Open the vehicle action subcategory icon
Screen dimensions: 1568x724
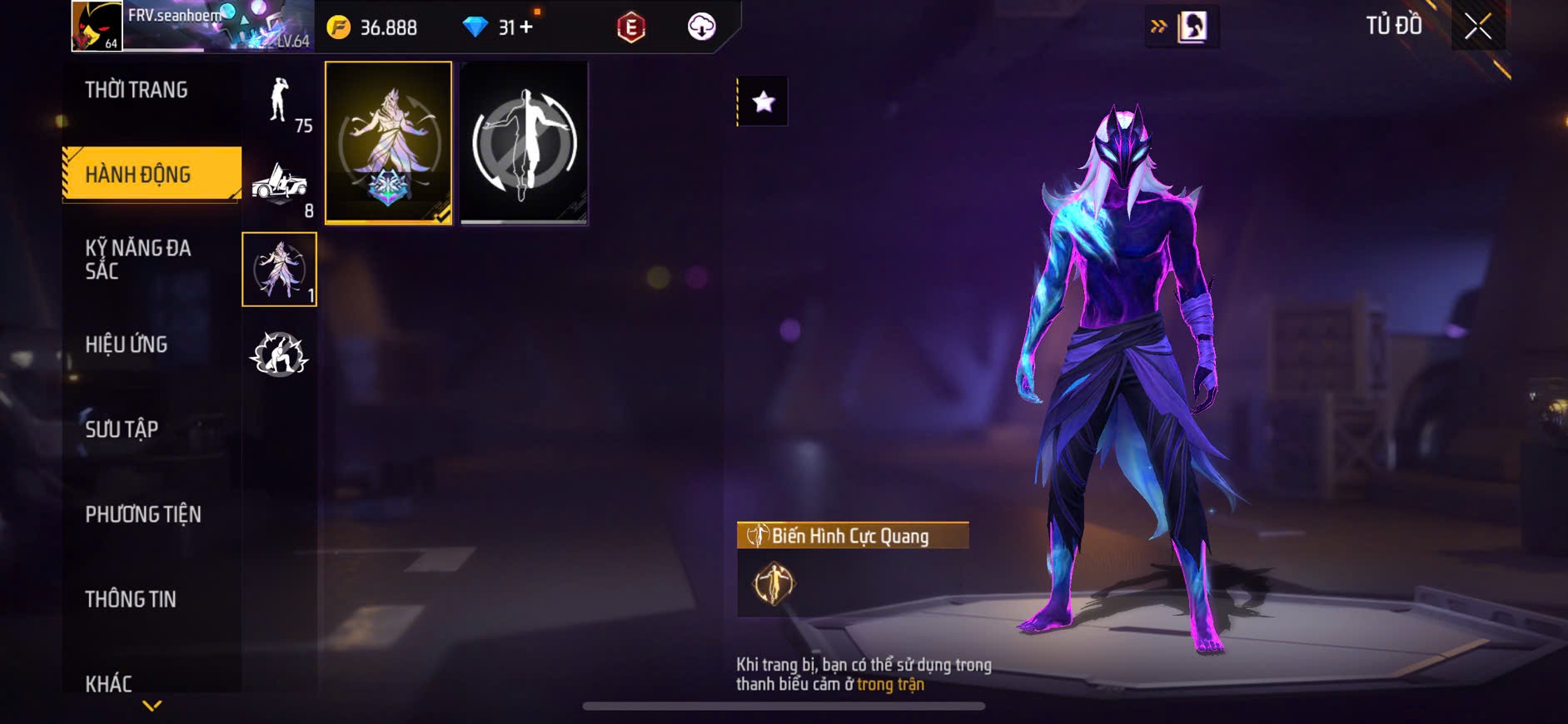(x=280, y=184)
